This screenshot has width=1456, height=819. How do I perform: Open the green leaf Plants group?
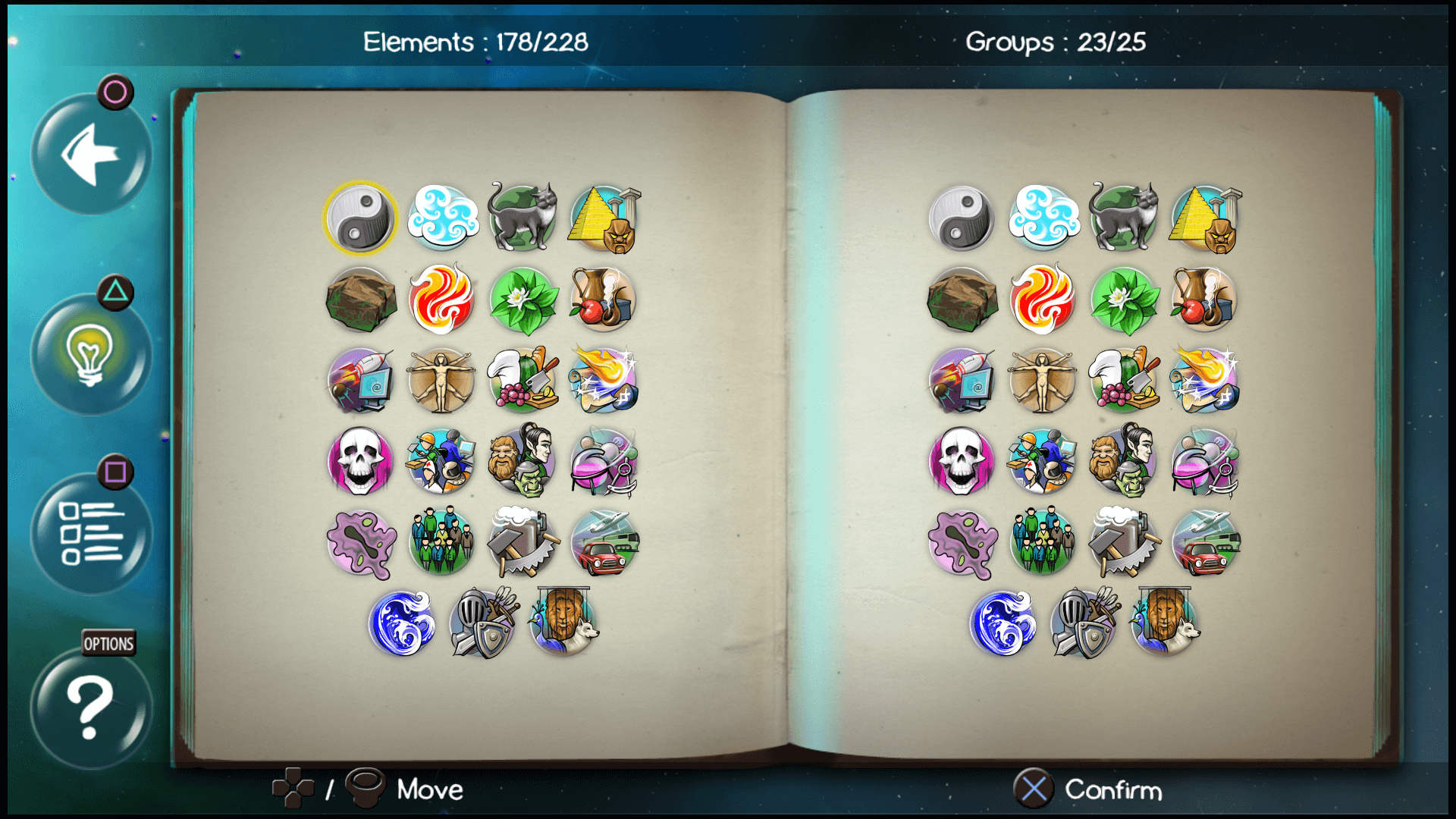tap(521, 300)
